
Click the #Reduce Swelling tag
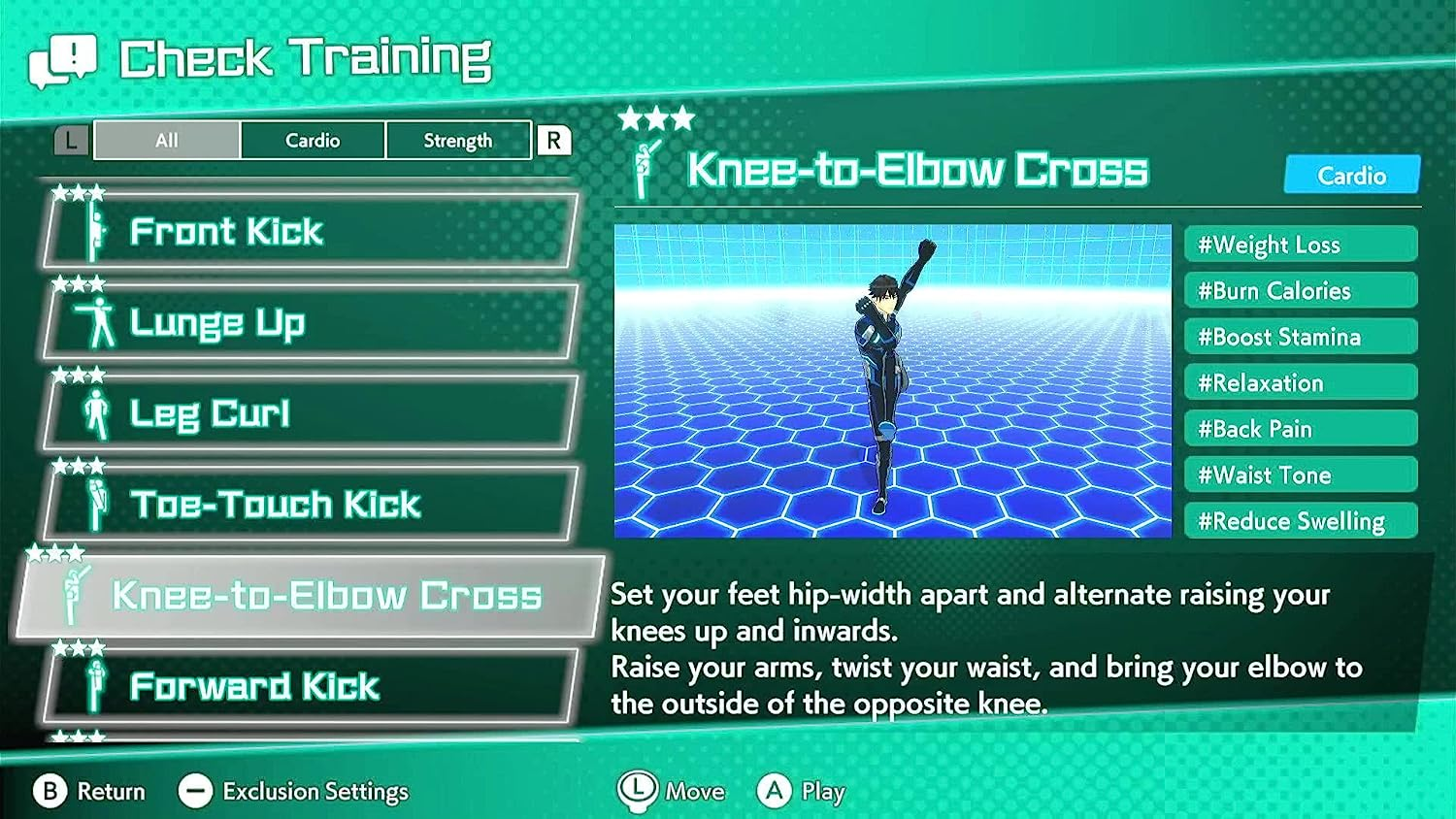1301,521
